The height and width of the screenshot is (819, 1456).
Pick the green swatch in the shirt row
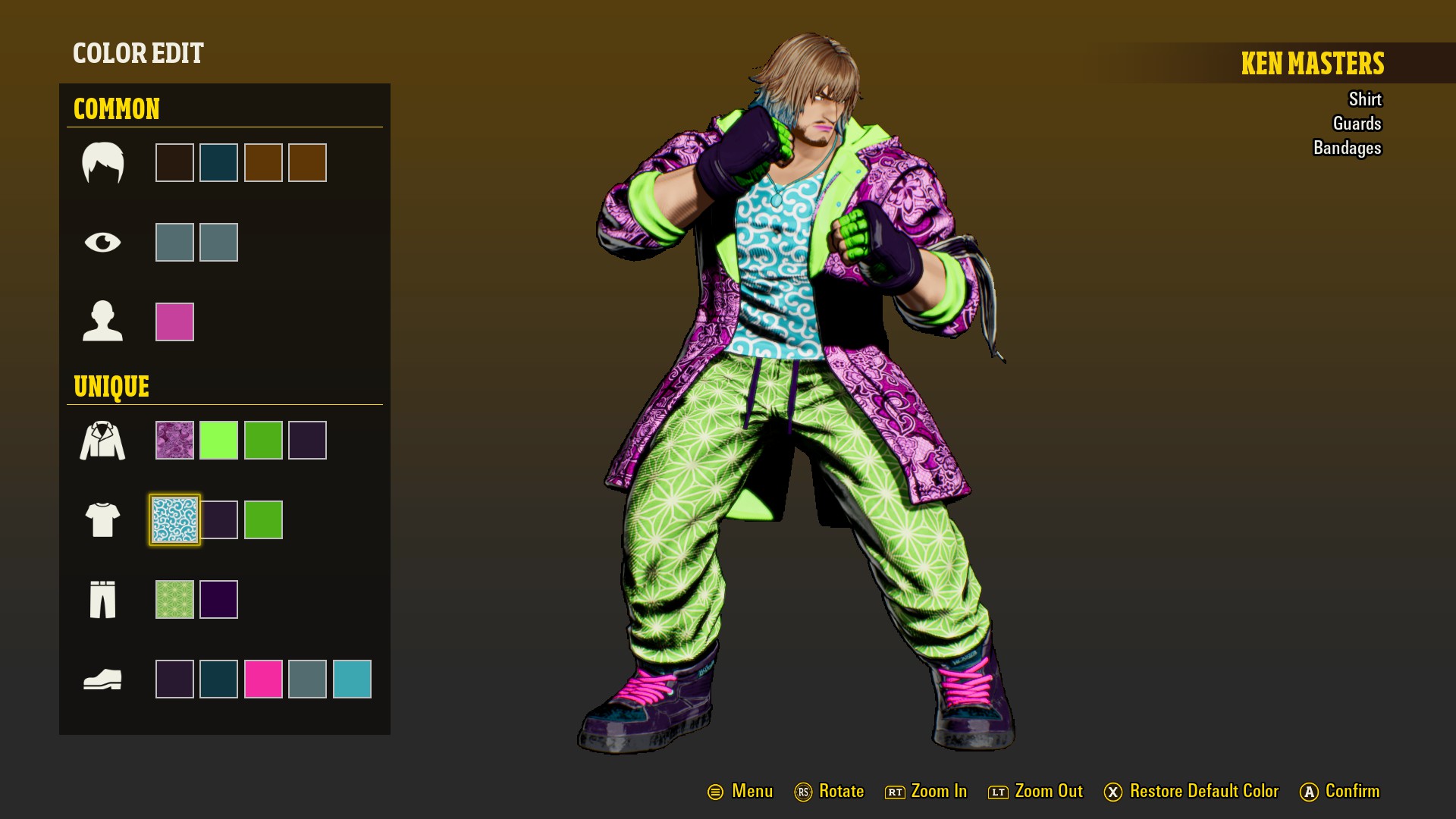(263, 519)
